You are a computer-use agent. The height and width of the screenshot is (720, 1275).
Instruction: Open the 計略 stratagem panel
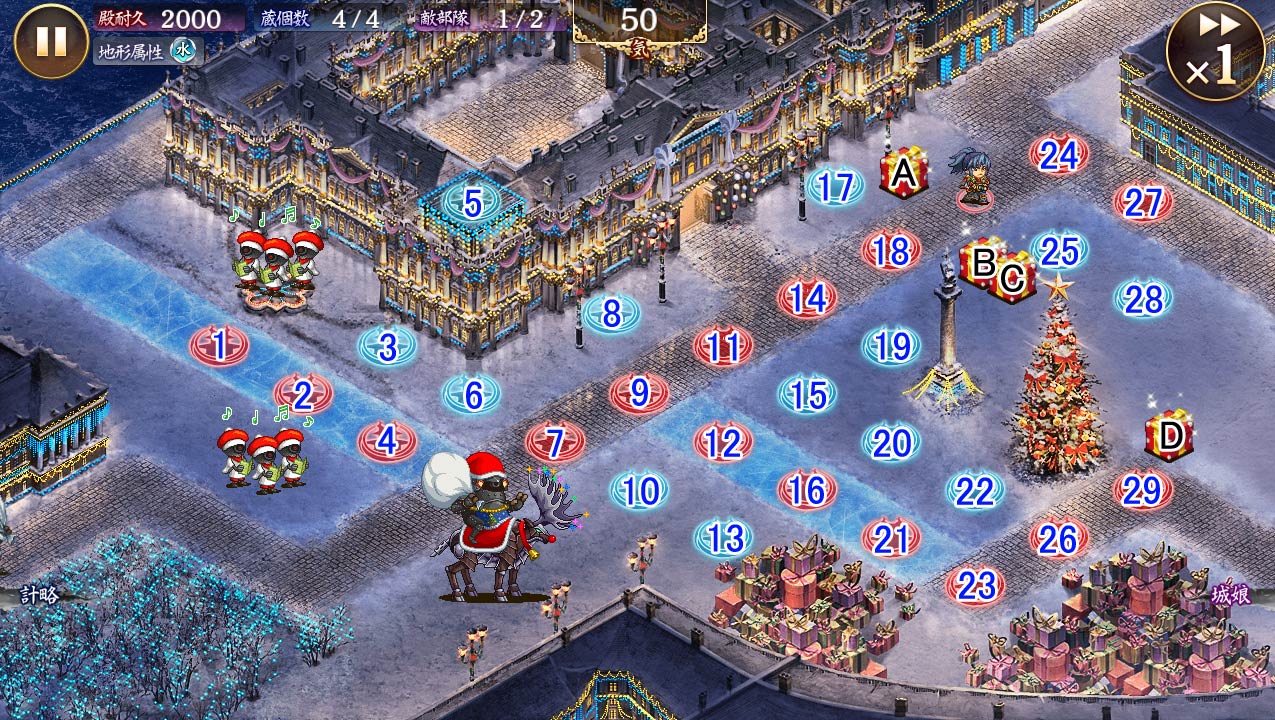click(38, 595)
